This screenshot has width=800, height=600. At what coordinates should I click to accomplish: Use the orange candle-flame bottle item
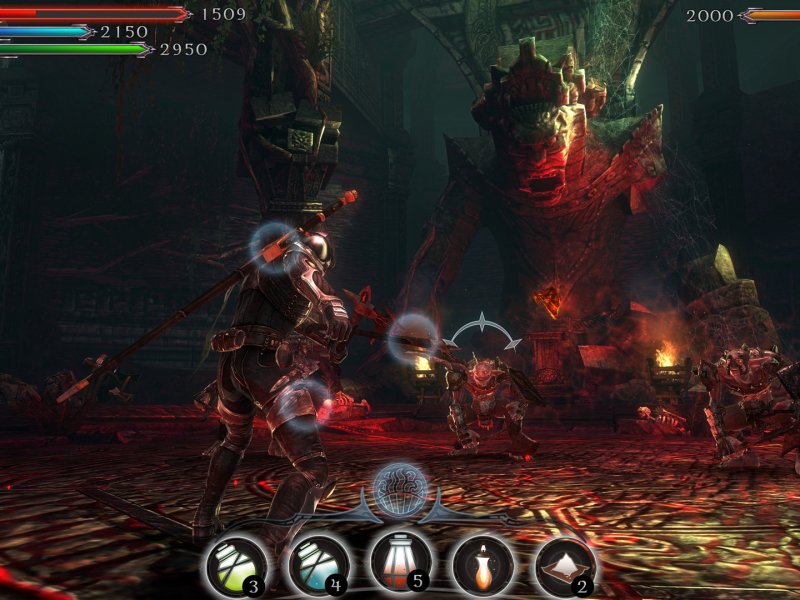coord(482,566)
